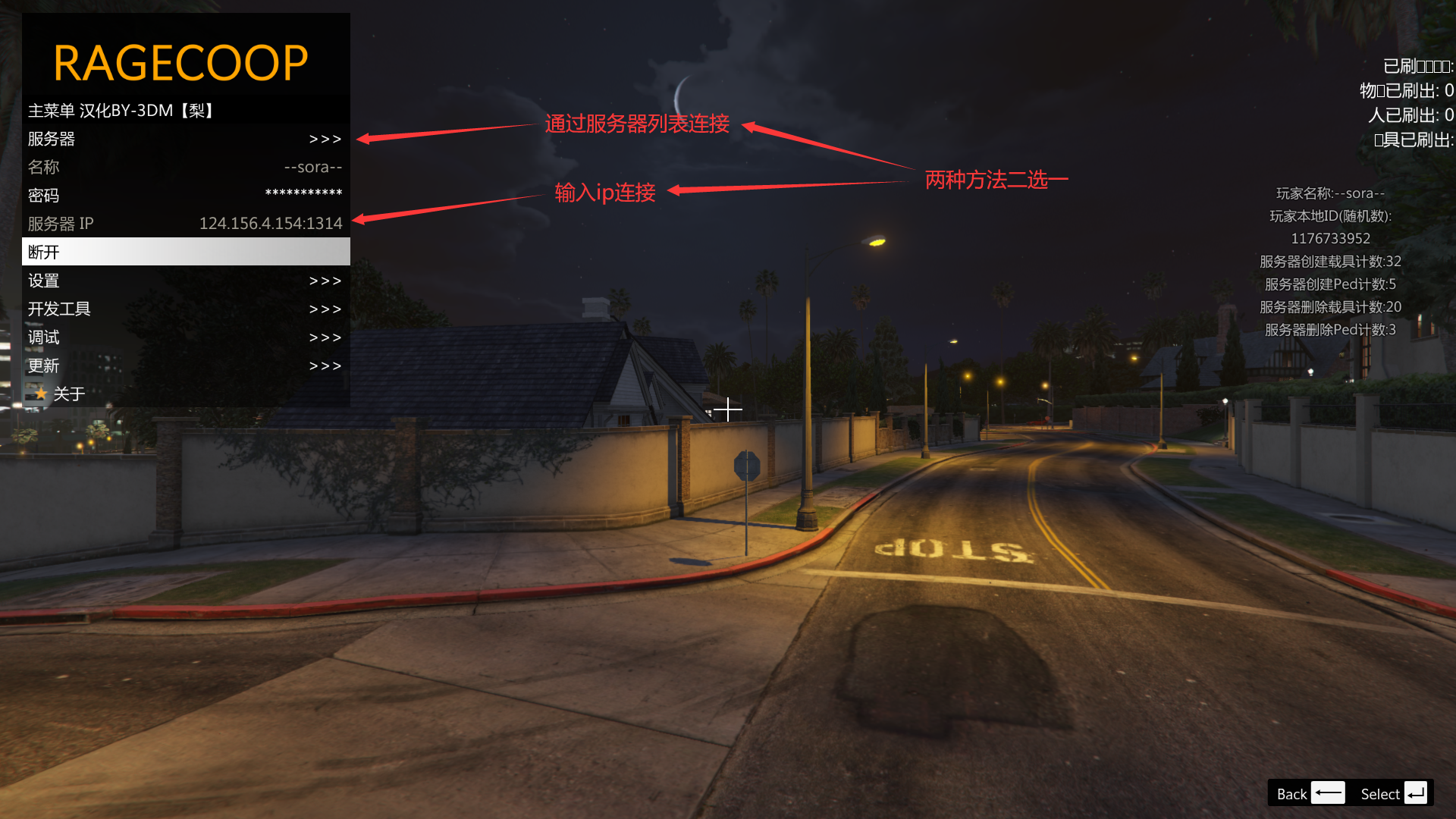Open the 设置 settings submenu
The height and width of the screenshot is (819, 1456).
(185, 281)
